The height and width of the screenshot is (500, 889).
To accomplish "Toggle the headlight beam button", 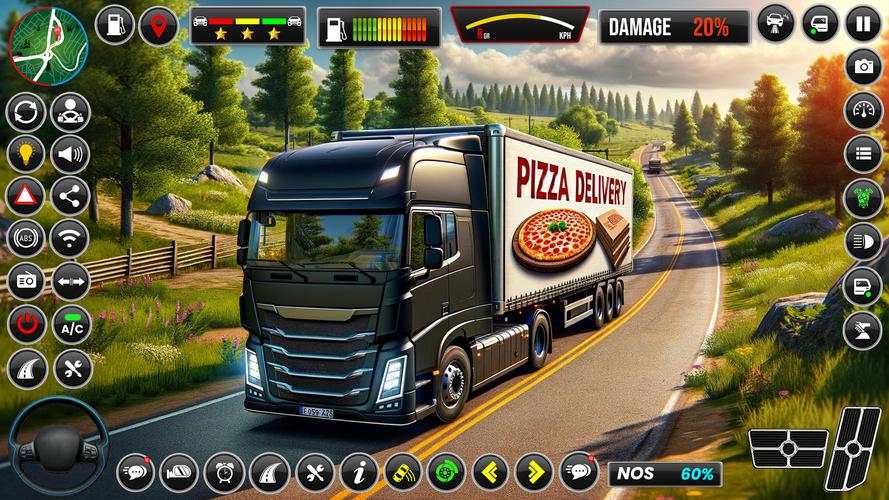I will point(863,241).
